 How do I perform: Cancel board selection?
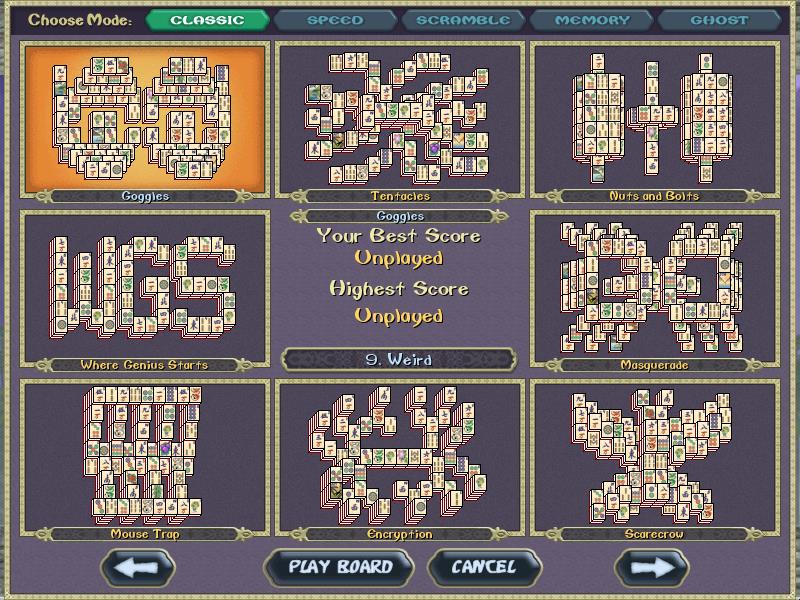pyautogui.click(x=484, y=567)
